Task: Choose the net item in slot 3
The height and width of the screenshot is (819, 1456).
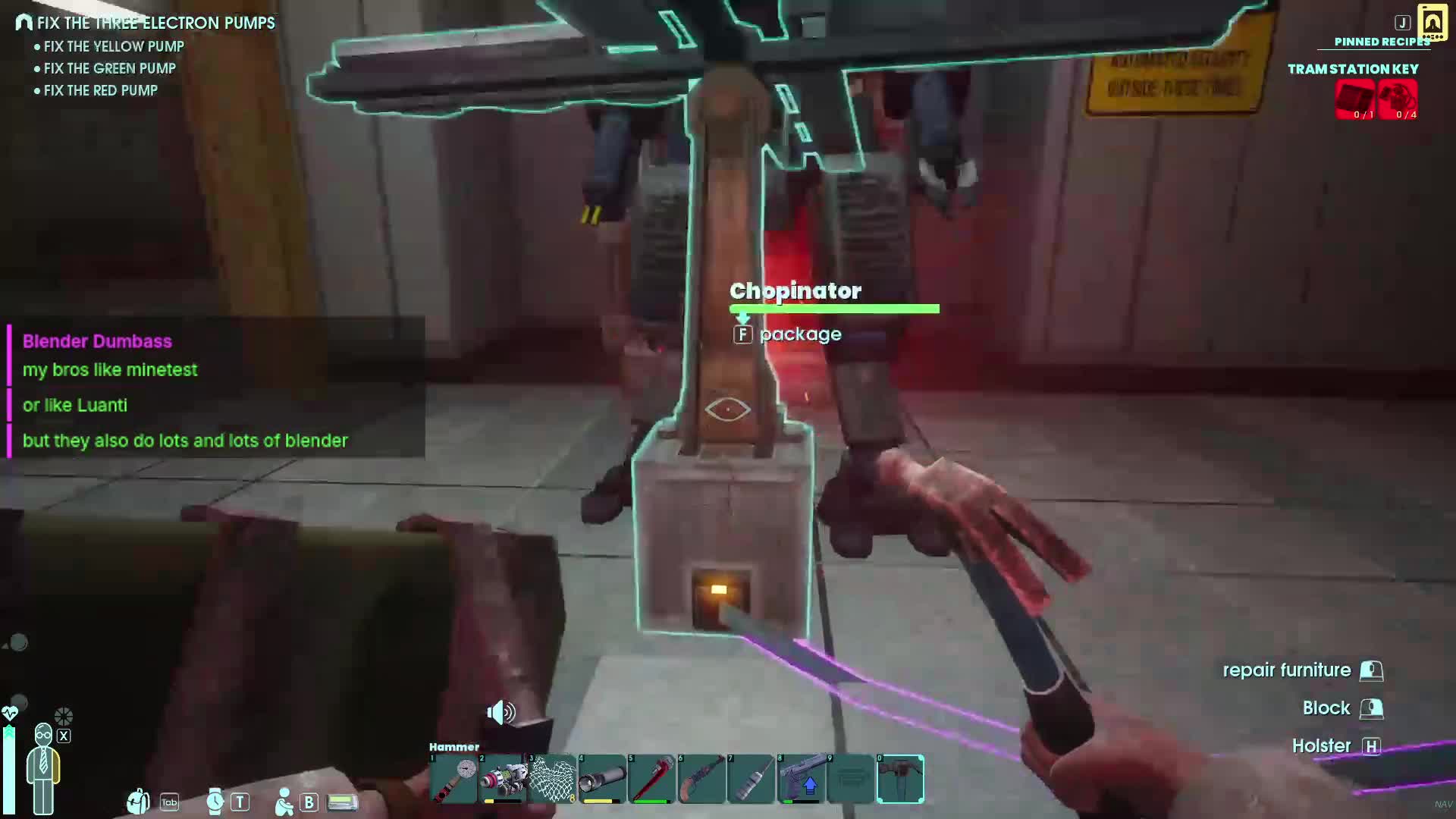Action: [553, 779]
